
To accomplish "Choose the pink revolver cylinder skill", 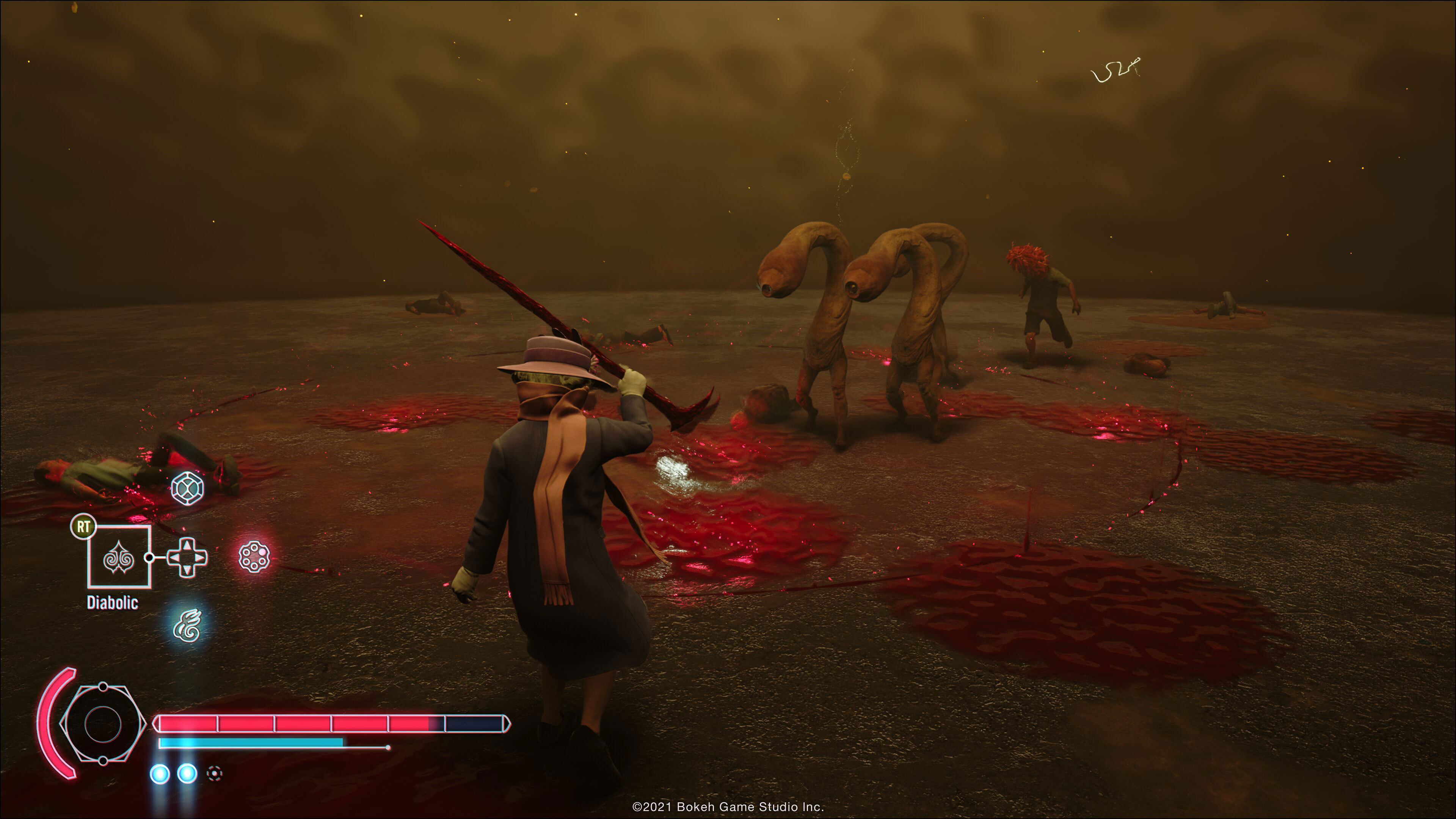I will click(254, 556).
